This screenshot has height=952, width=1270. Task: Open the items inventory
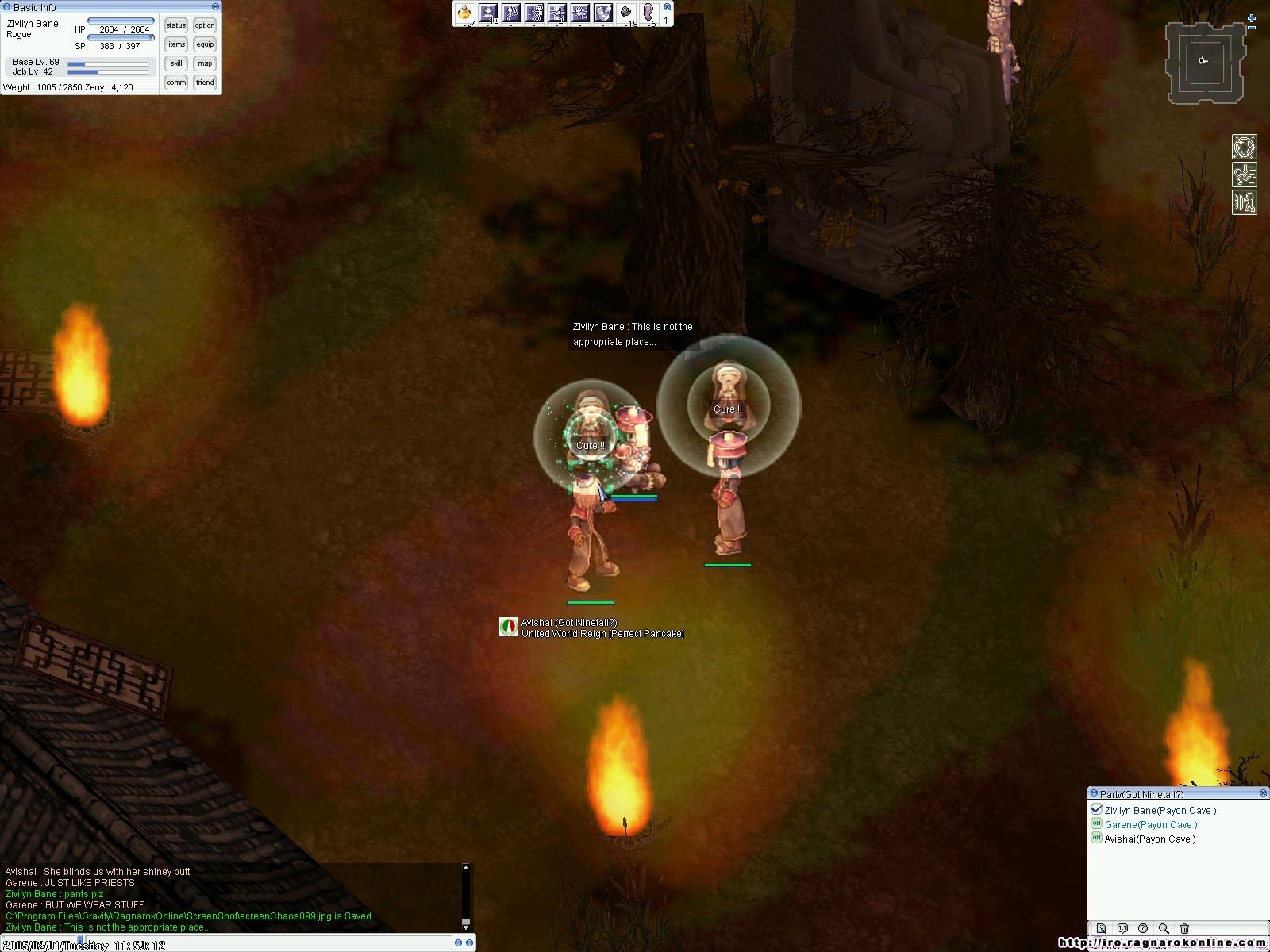point(175,44)
